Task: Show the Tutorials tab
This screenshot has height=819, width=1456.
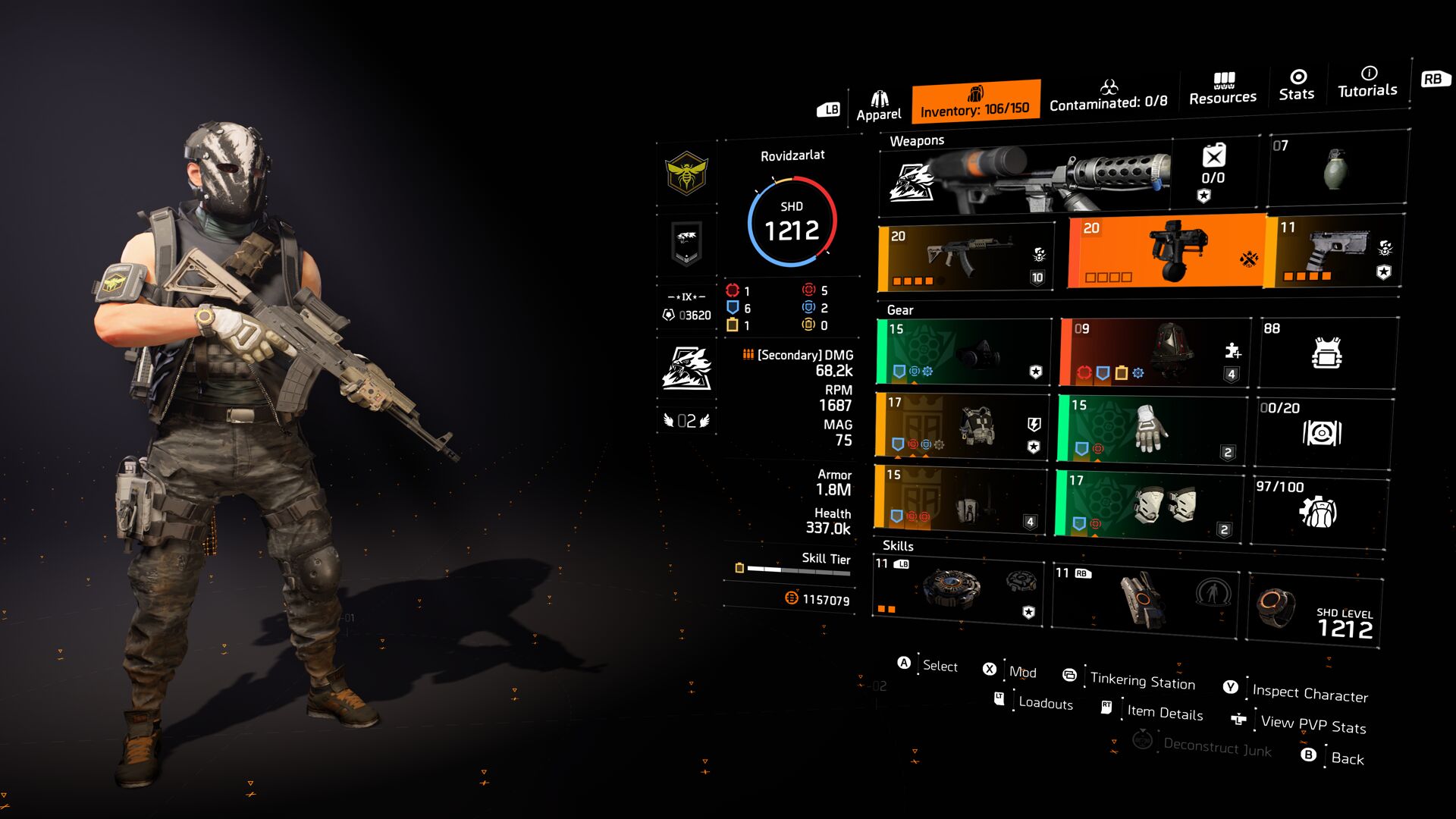Action: [x=1367, y=82]
